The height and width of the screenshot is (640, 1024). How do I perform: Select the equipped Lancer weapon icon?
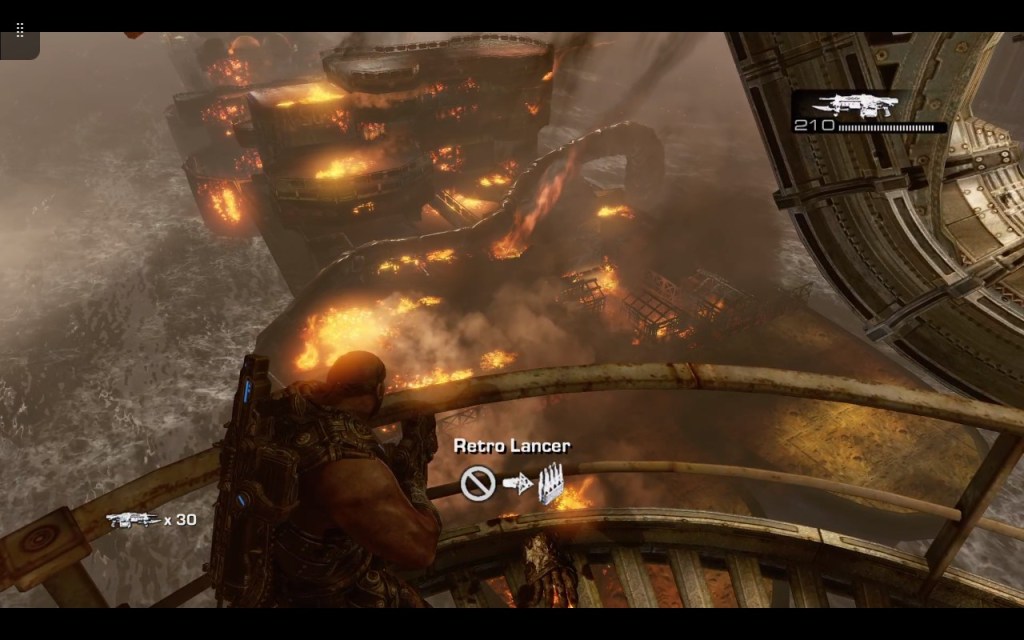(851, 105)
